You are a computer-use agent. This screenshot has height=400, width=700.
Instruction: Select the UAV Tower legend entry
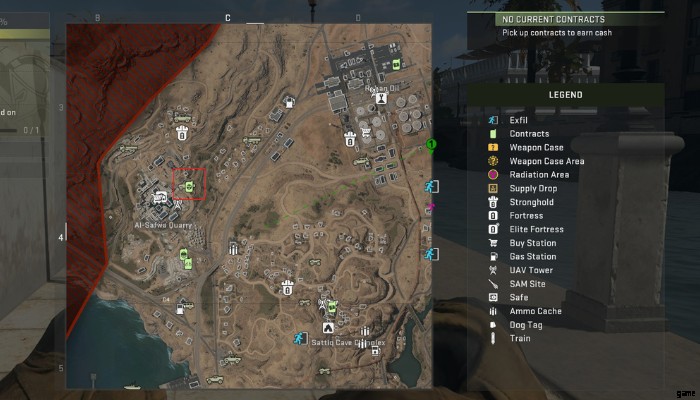[530, 270]
